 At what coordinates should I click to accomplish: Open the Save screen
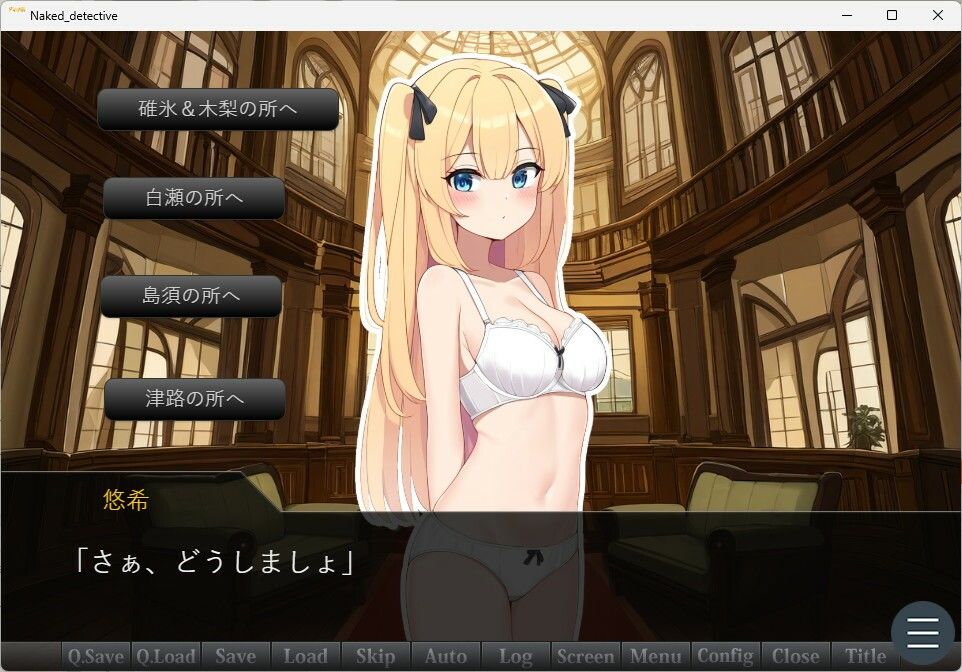236,656
